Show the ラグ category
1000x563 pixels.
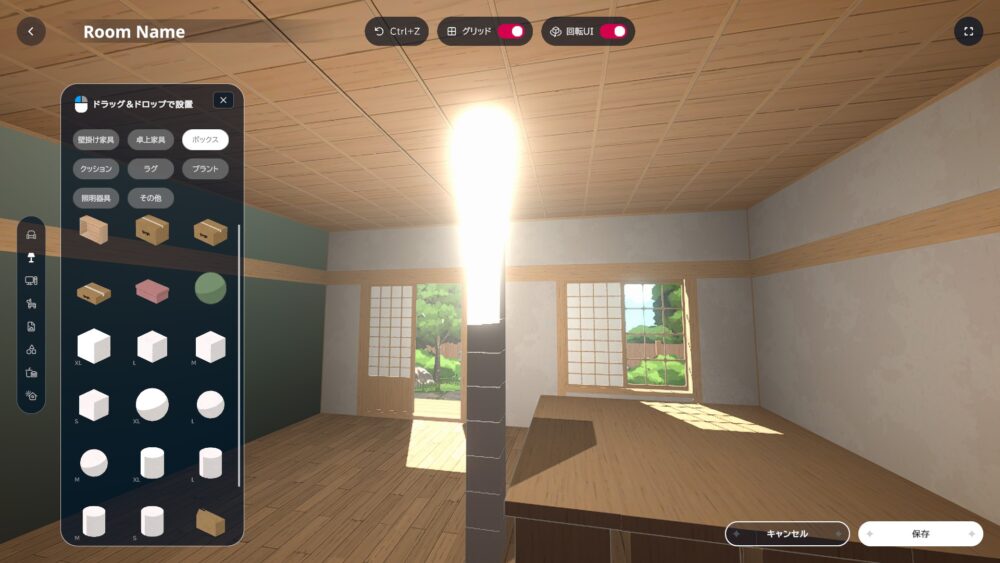tap(150, 169)
